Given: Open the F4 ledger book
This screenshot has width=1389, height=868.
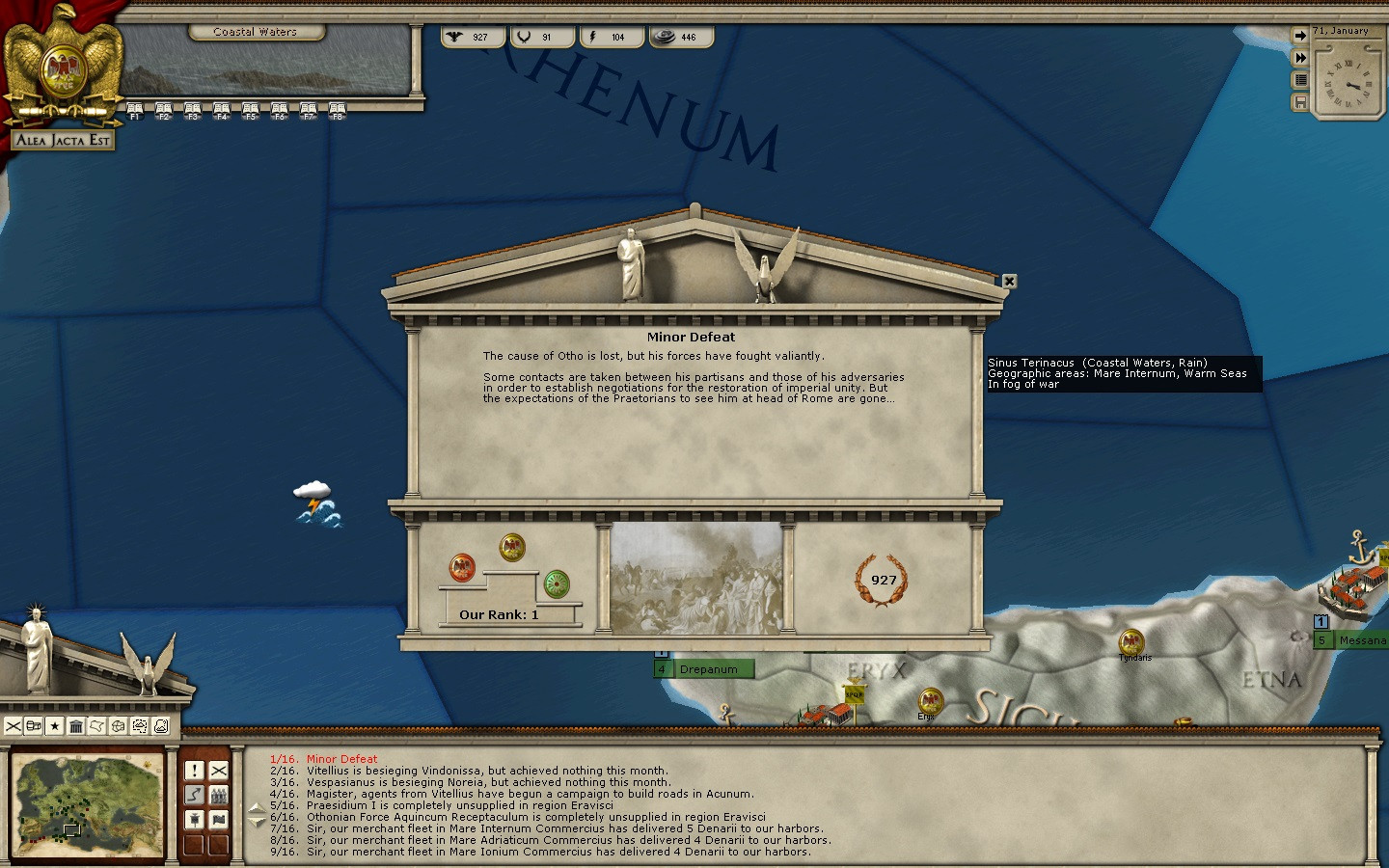Looking at the screenshot, I should pyautogui.click(x=222, y=110).
